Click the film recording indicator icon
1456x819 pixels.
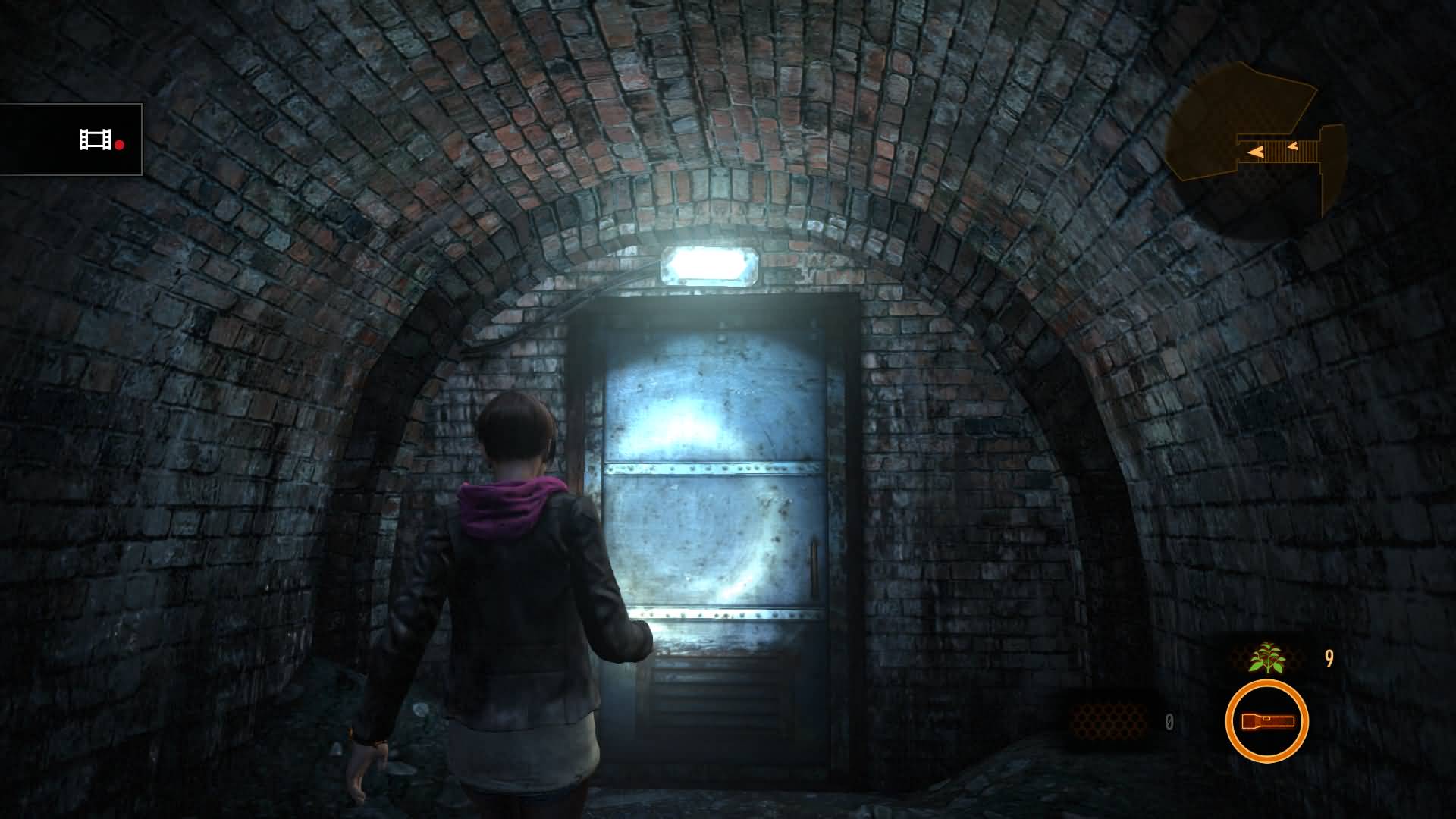(x=96, y=140)
